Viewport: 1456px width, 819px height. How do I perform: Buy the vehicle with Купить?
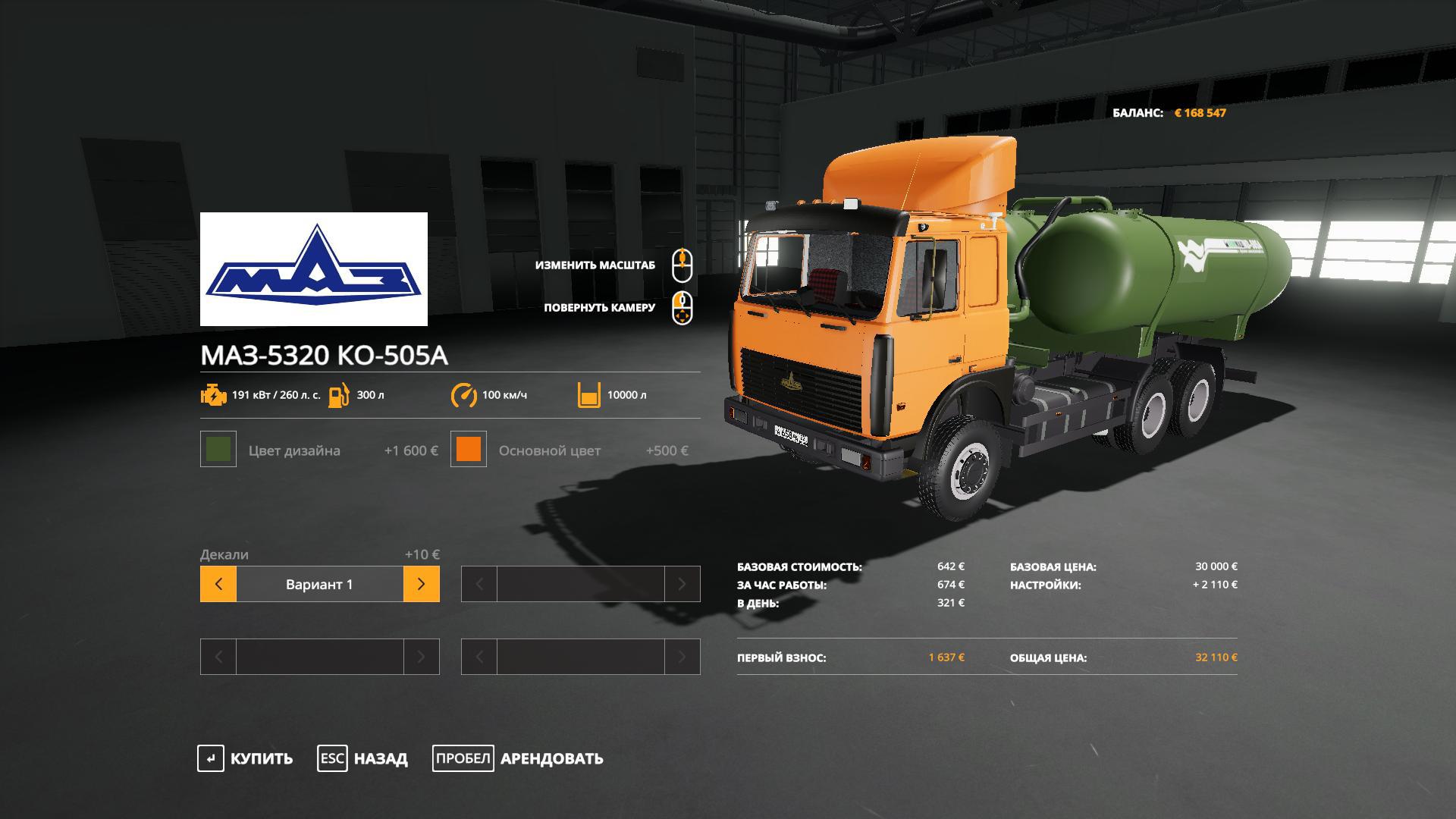coord(245,758)
